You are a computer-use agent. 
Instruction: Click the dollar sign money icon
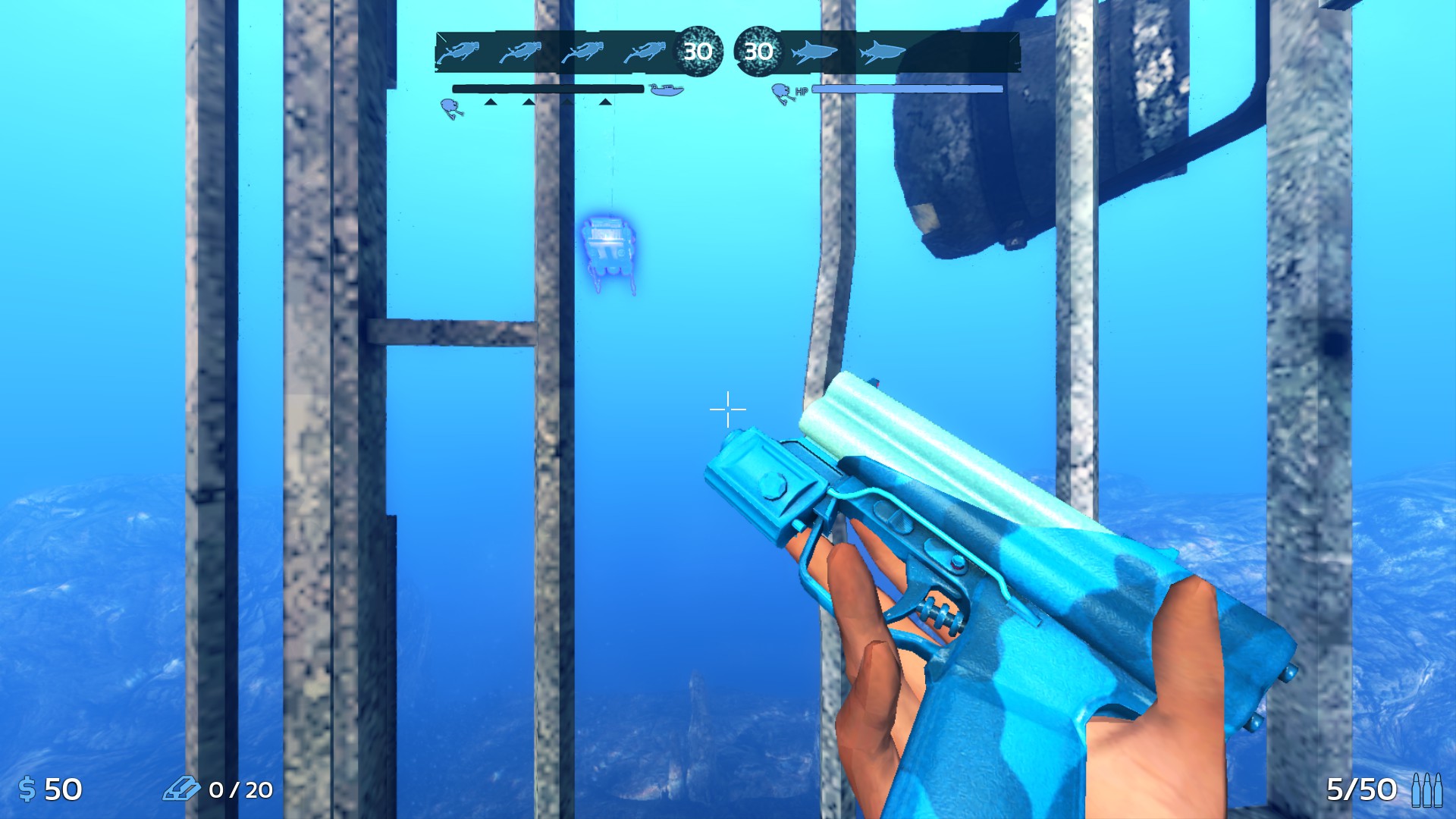point(27,789)
